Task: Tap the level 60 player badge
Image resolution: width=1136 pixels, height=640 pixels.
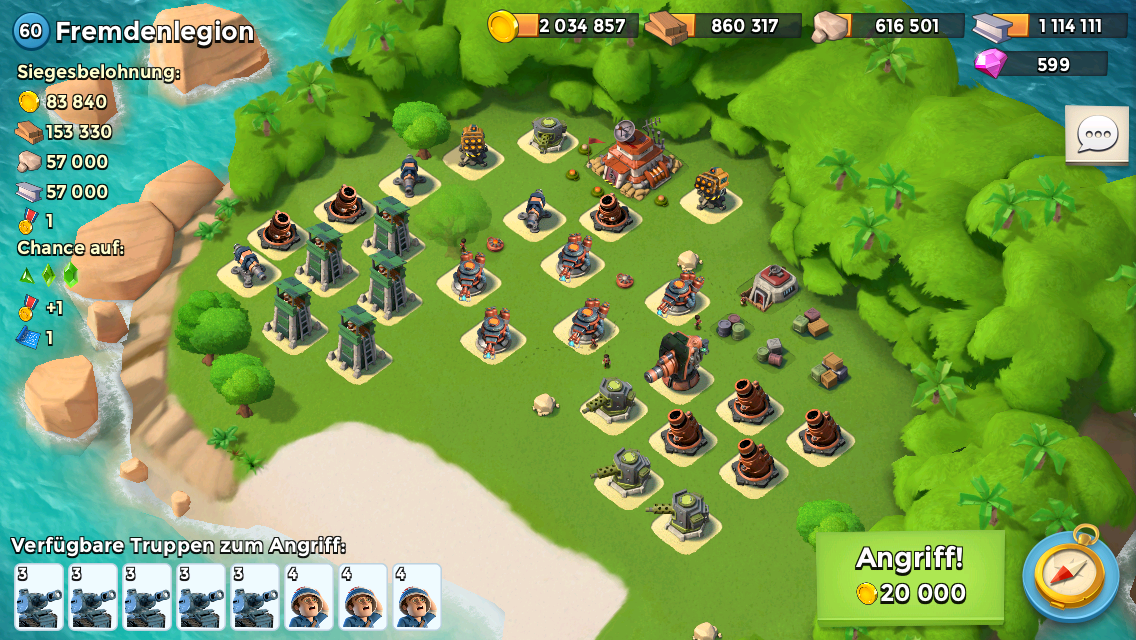Action: tap(31, 31)
